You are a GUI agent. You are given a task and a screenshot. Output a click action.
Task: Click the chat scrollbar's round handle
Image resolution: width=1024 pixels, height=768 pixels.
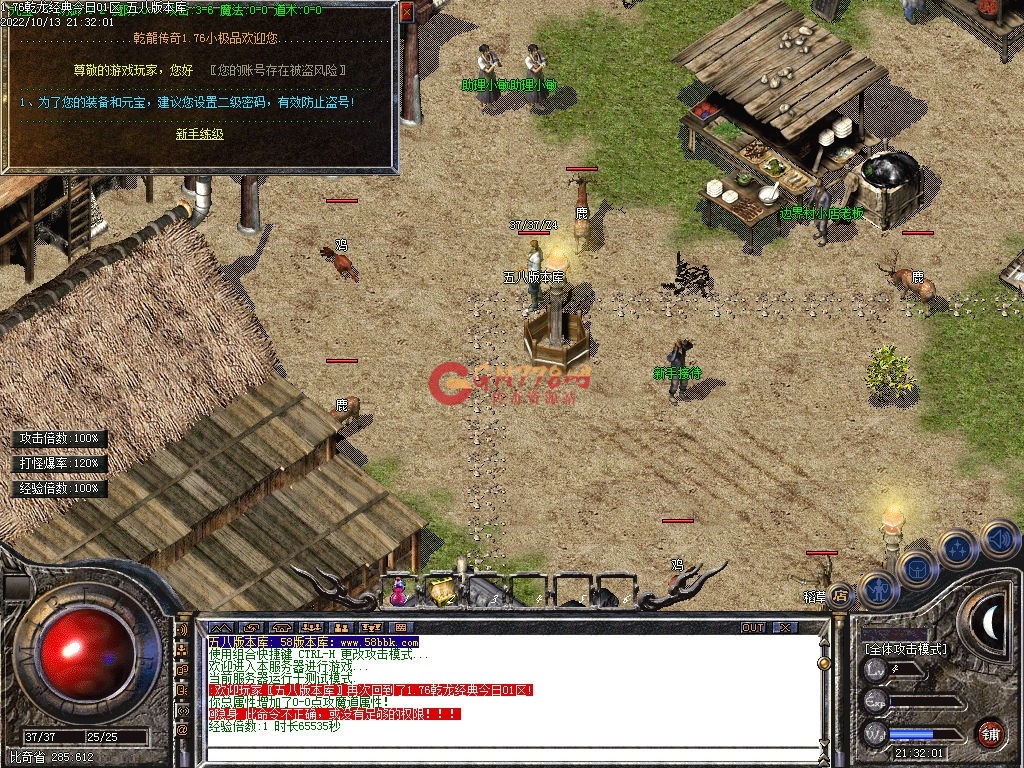click(824, 662)
